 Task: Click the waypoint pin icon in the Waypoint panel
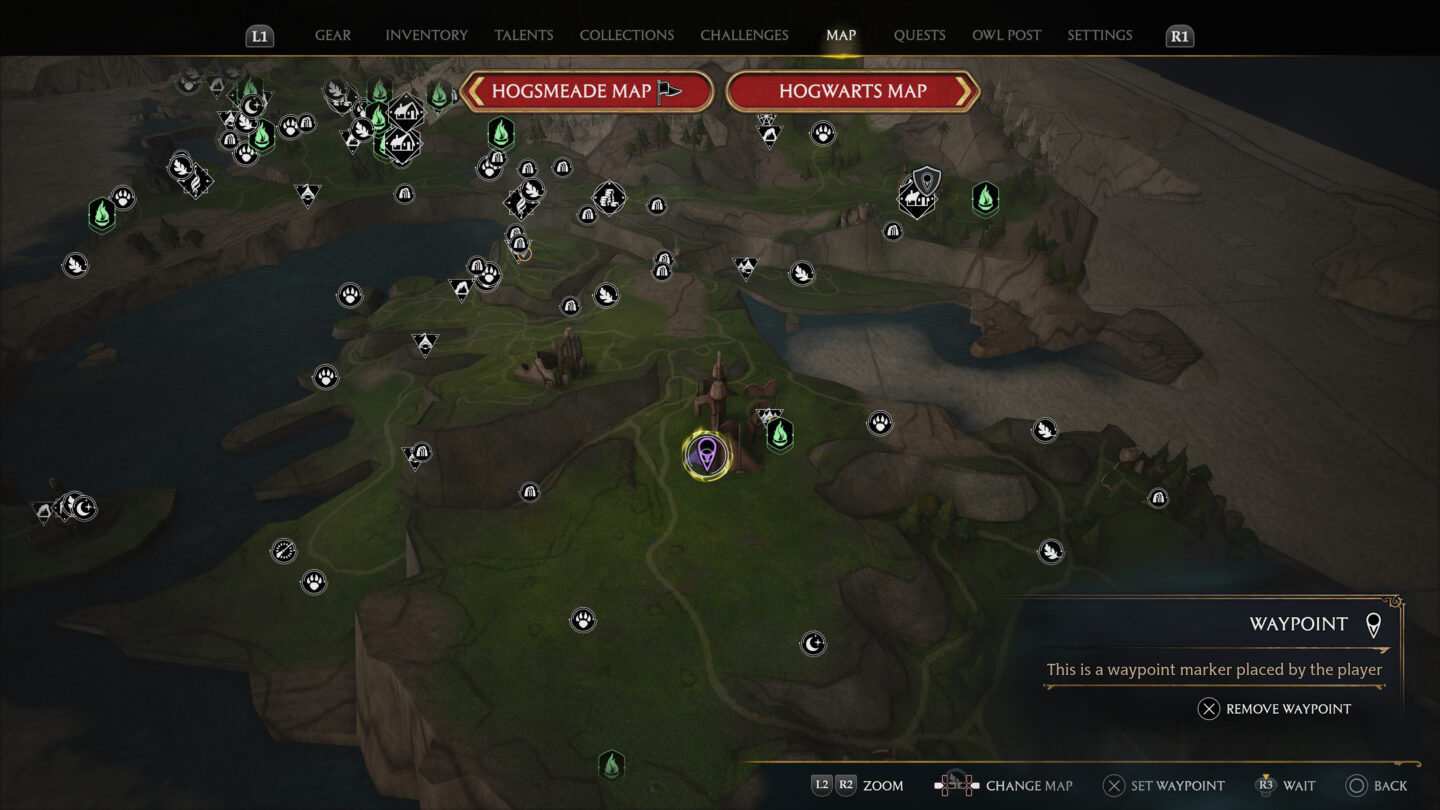(1374, 623)
